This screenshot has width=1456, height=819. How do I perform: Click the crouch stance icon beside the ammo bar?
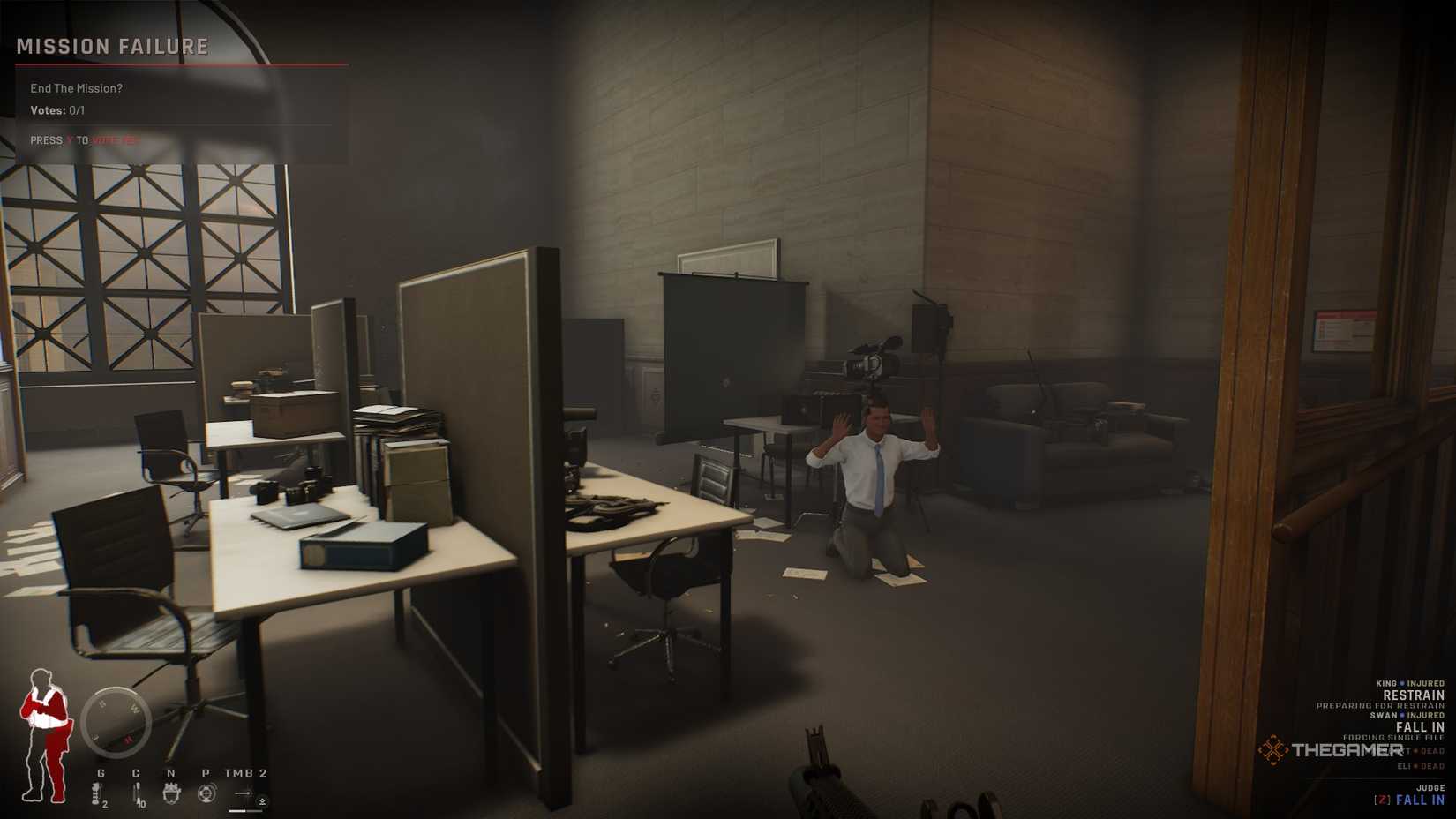point(261,801)
